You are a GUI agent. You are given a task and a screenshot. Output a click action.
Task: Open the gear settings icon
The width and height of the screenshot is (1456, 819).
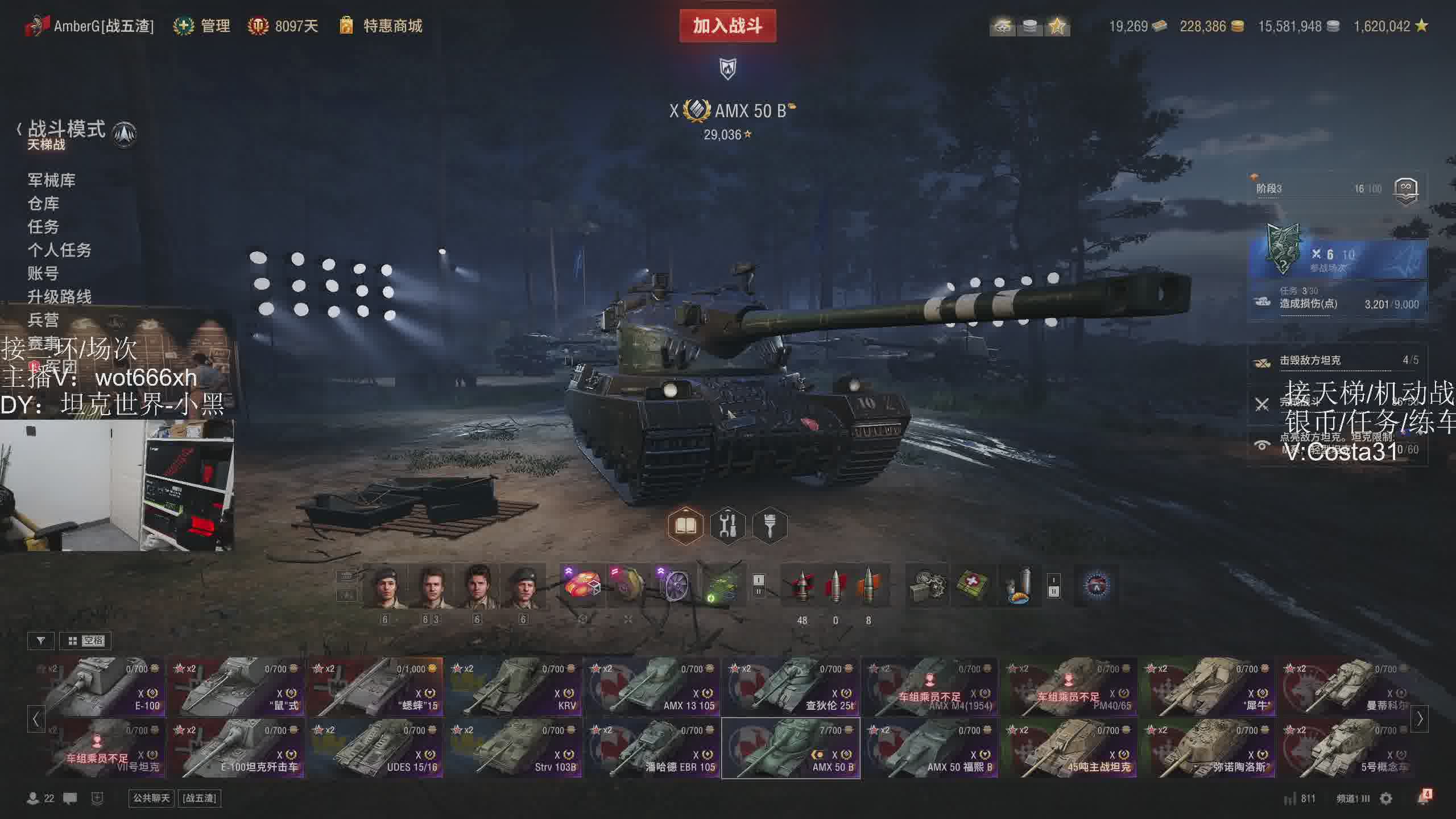pyautogui.click(x=1386, y=799)
